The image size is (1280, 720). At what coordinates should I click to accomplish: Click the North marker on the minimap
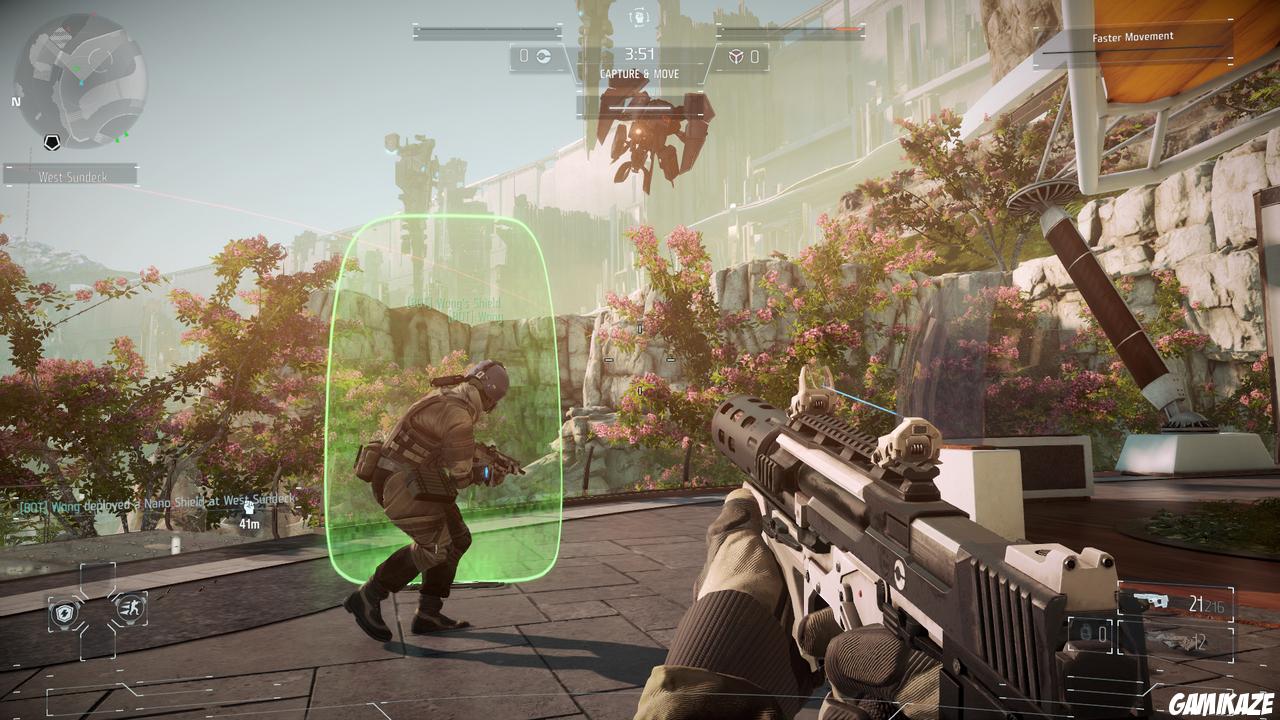click(14, 101)
